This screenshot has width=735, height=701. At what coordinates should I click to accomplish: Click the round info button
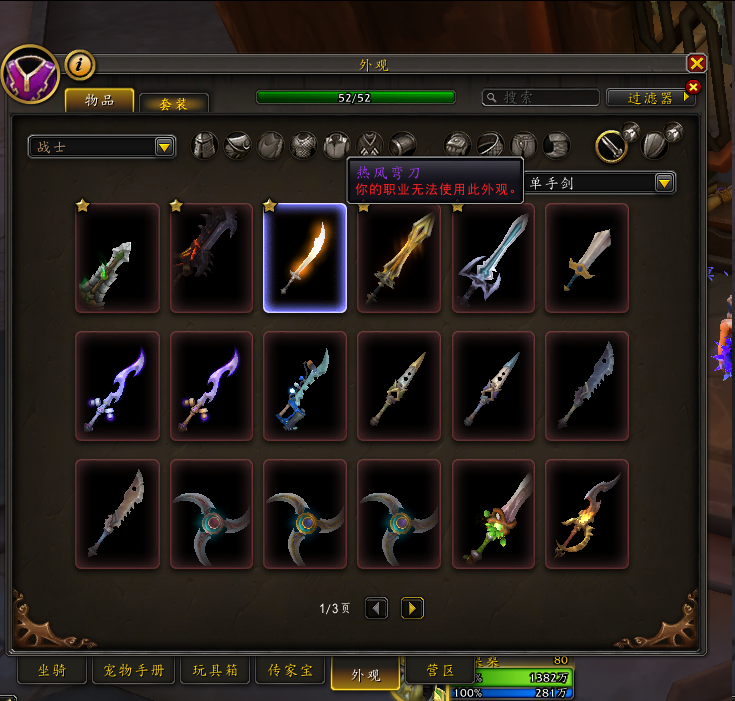click(80, 65)
